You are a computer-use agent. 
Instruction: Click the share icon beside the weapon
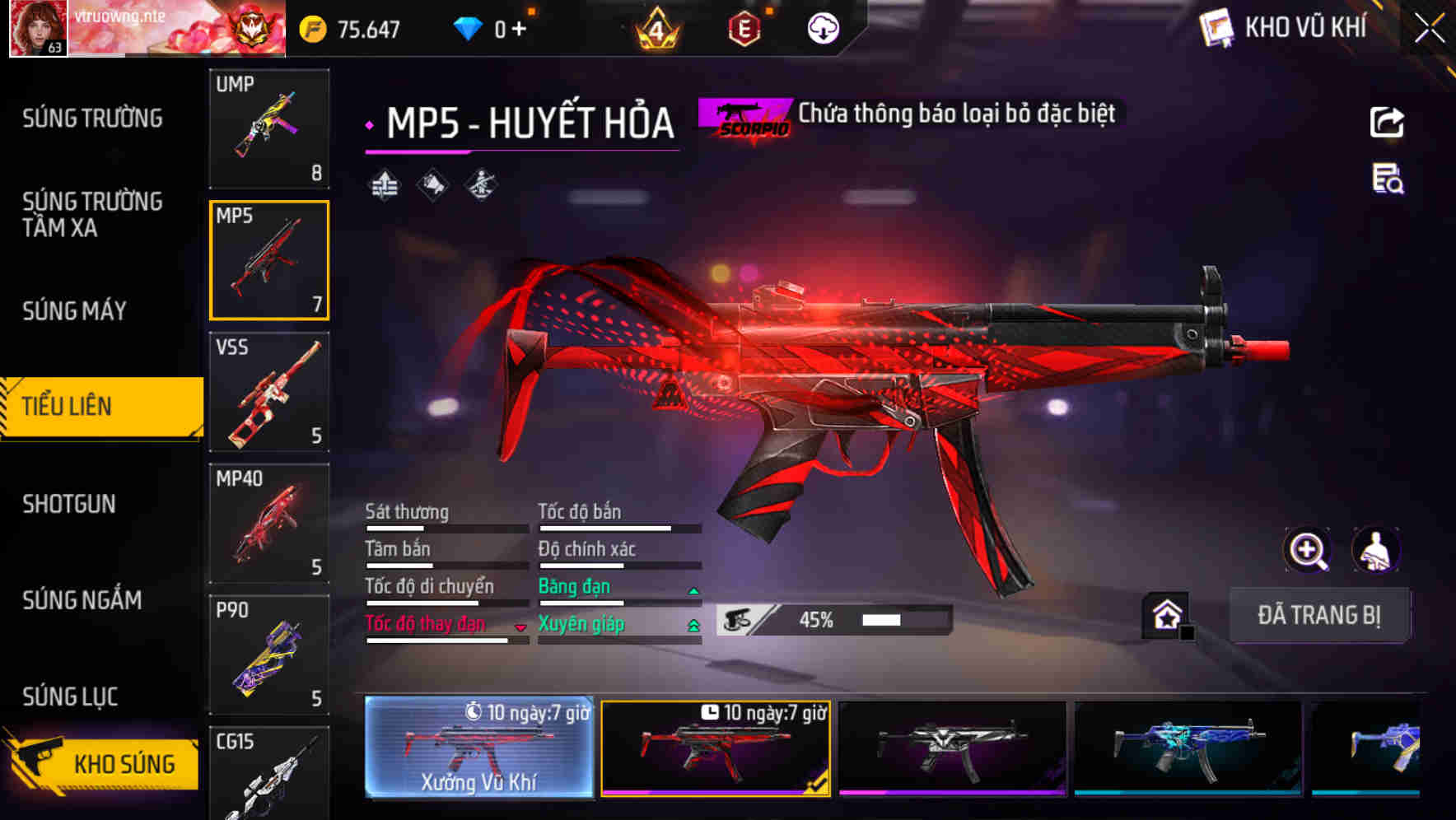(x=1387, y=122)
